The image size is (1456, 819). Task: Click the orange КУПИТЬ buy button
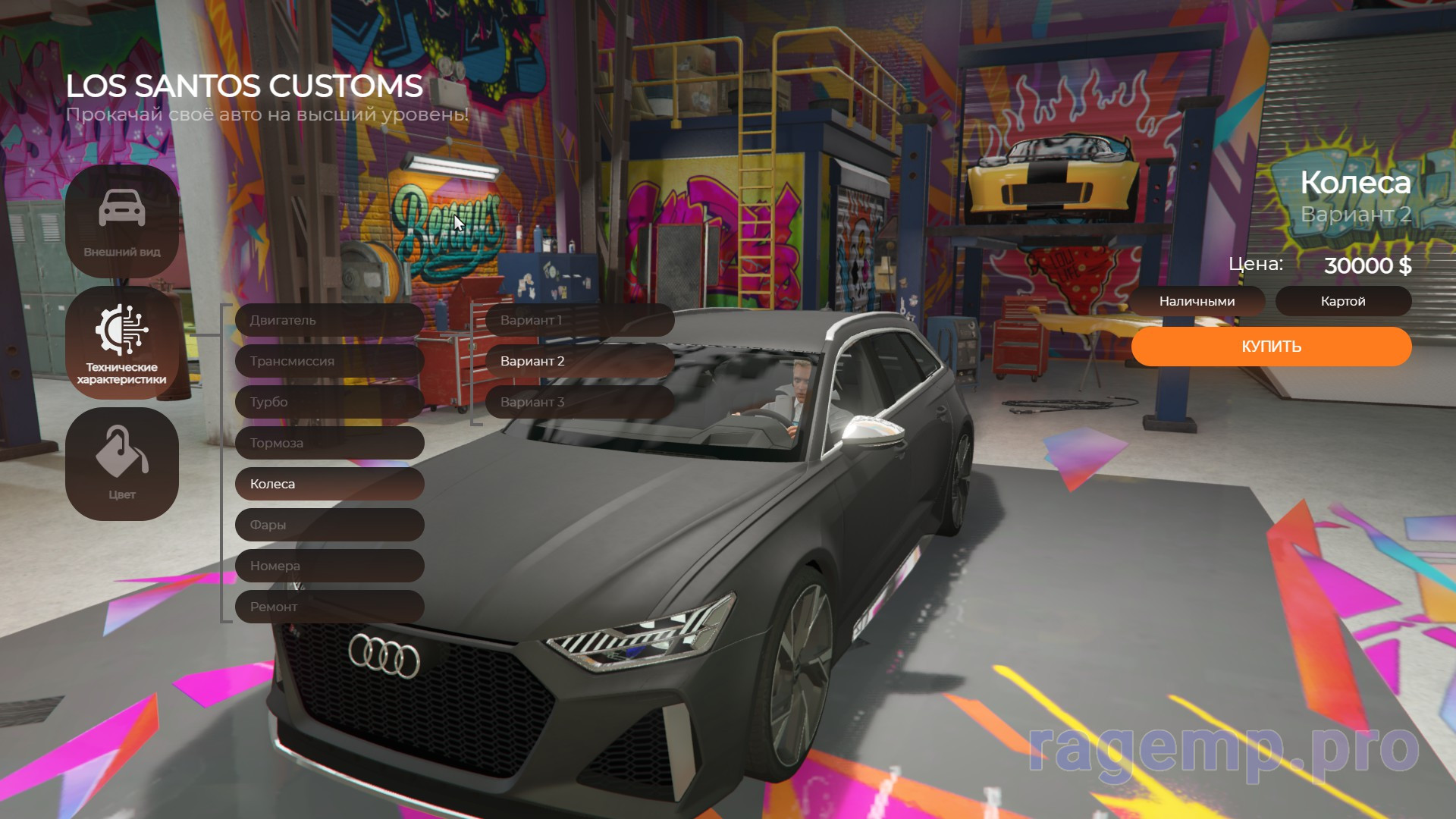click(1271, 347)
